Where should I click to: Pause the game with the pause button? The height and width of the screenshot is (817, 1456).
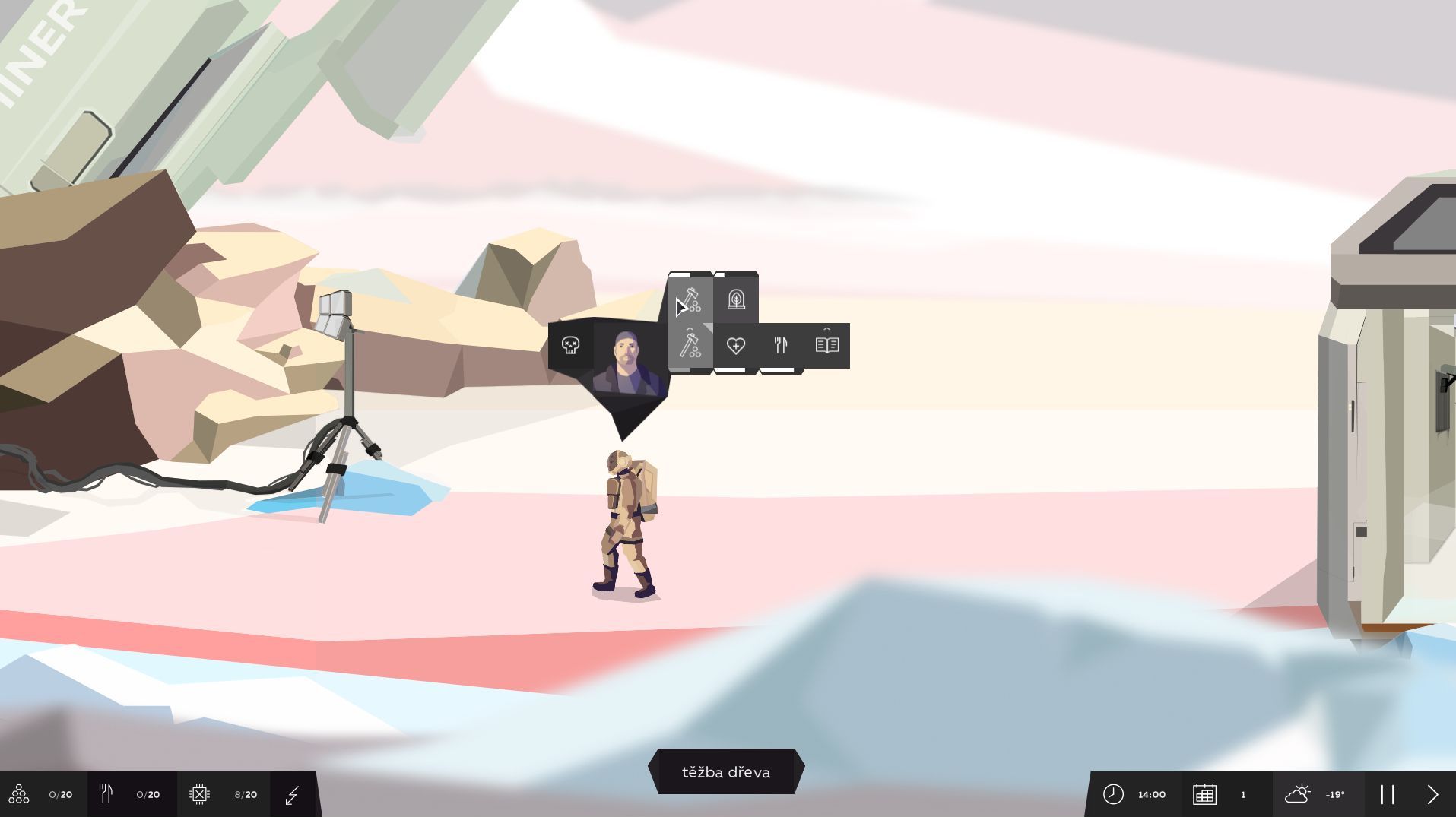click(1388, 795)
